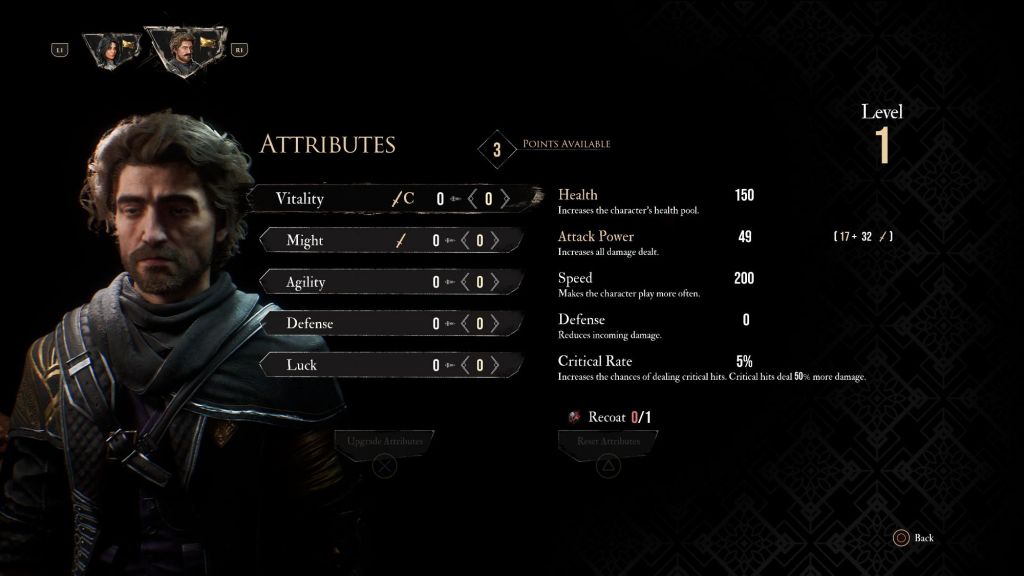This screenshot has height=576, width=1024.
Task: Lower Luck with its left arrow
Action: pyautogui.click(x=465, y=365)
